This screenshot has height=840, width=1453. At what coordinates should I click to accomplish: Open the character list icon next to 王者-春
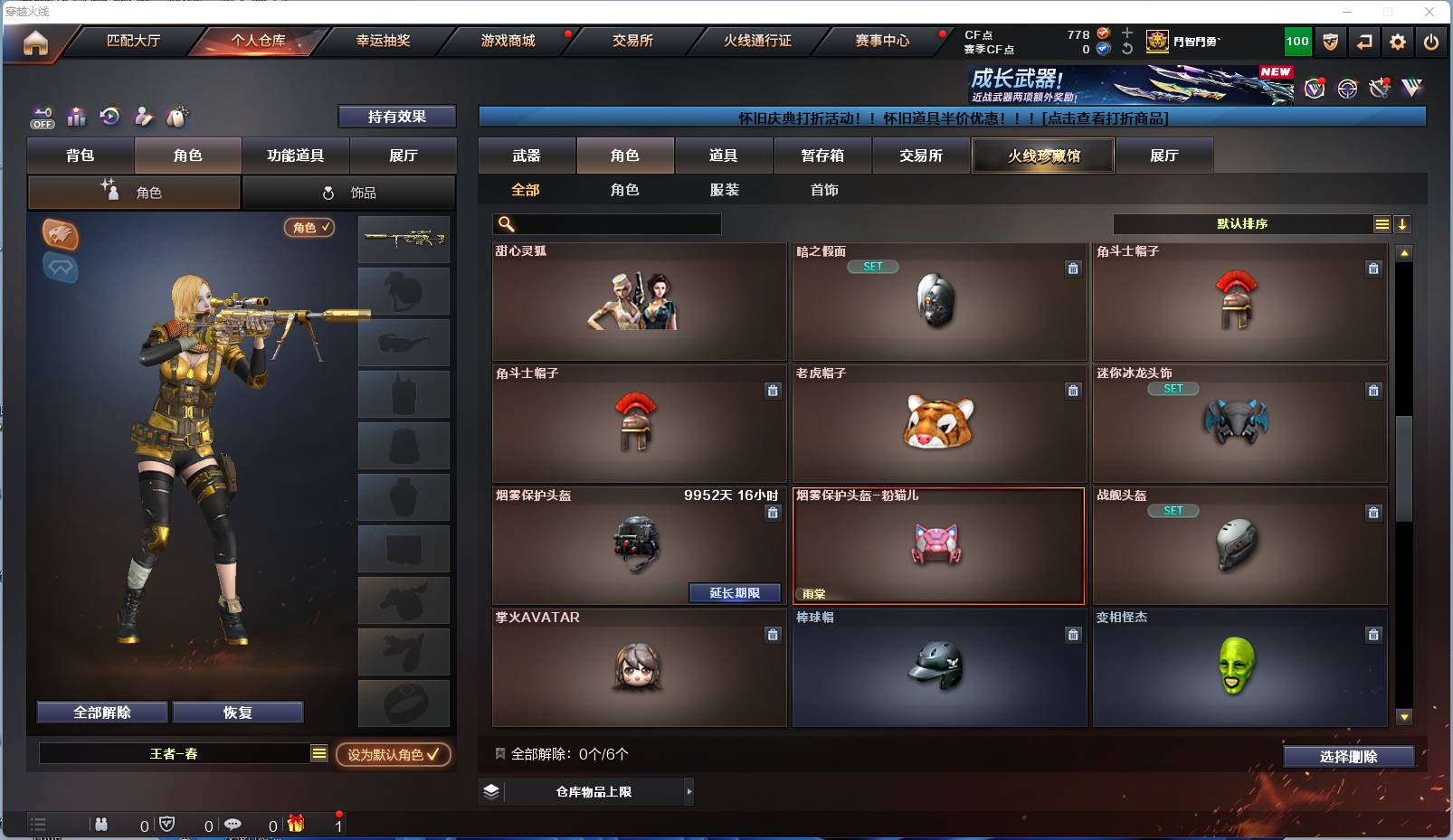point(318,752)
